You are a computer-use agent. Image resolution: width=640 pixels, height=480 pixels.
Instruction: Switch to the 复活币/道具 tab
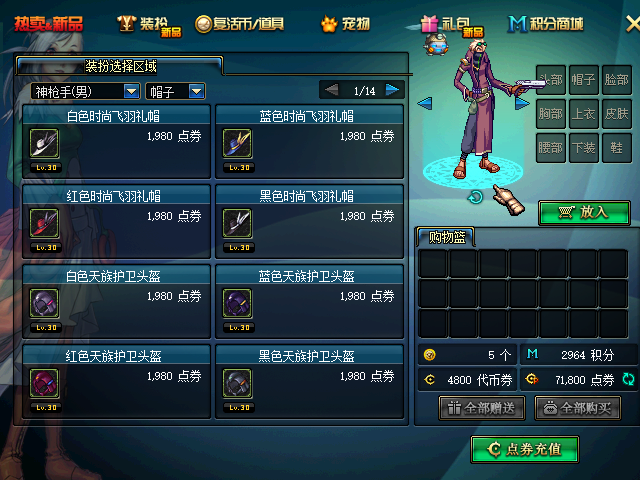coord(240,23)
